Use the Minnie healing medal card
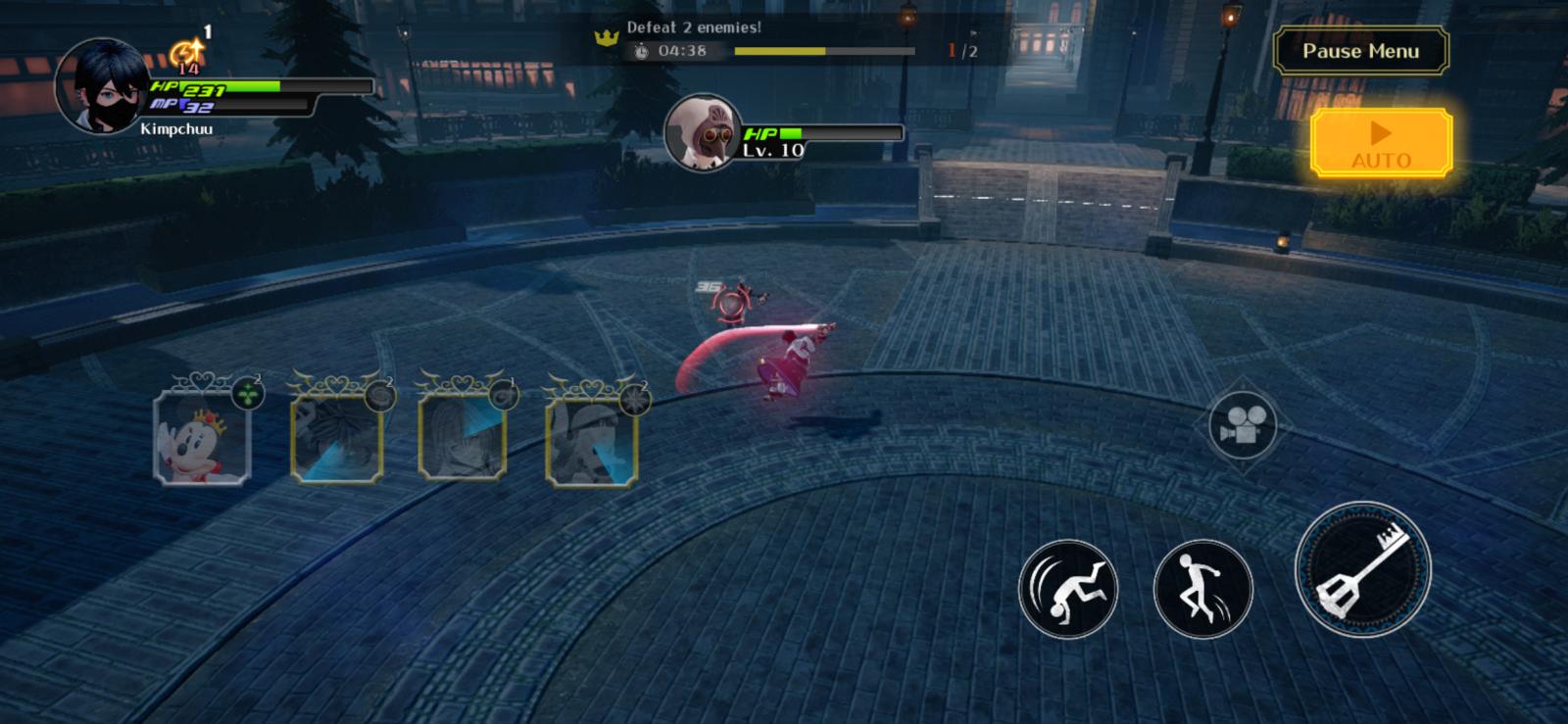Image resolution: width=1568 pixels, height=724 pixels. 203,435
